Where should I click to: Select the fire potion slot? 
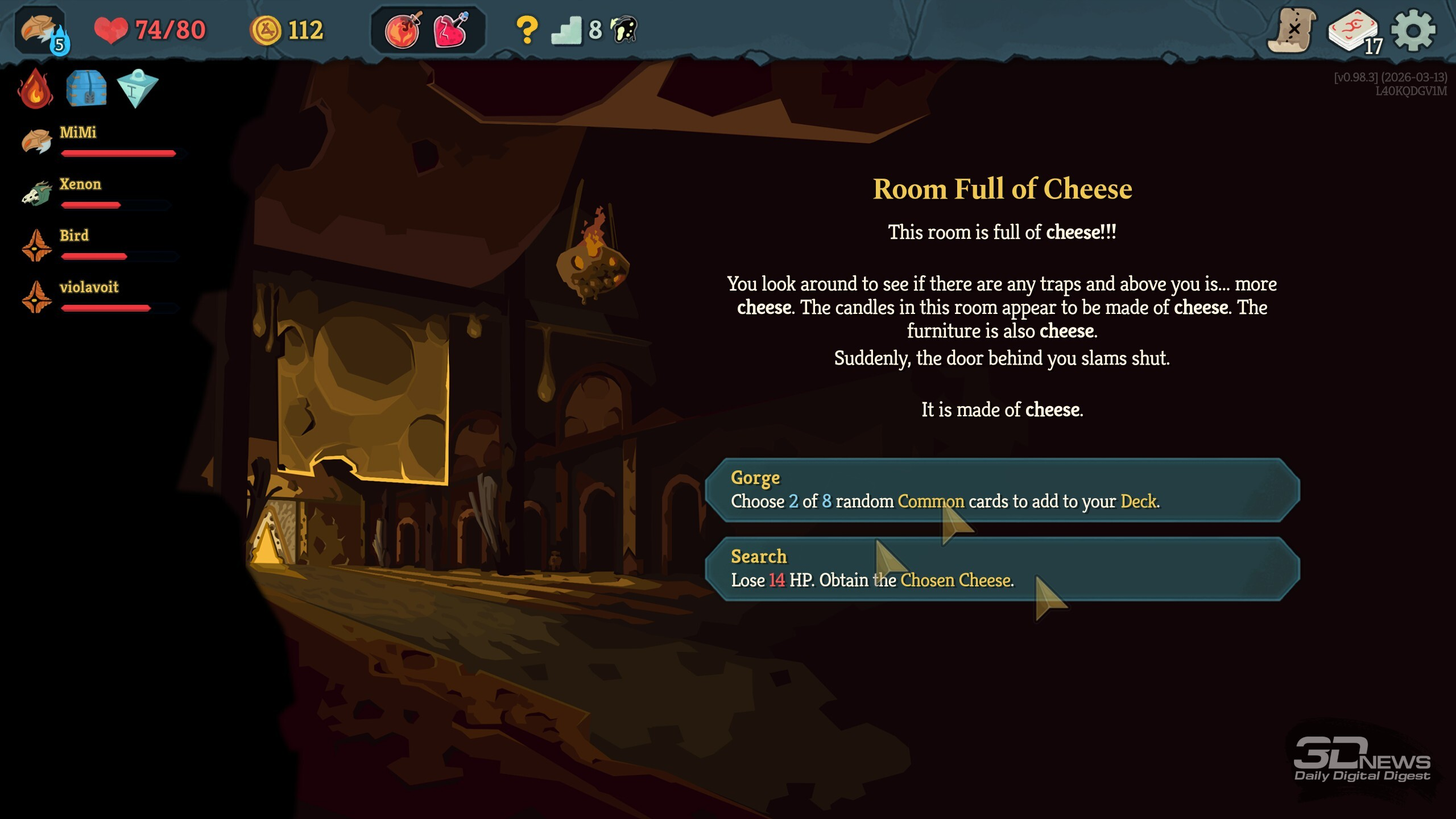tap(403, 31)
